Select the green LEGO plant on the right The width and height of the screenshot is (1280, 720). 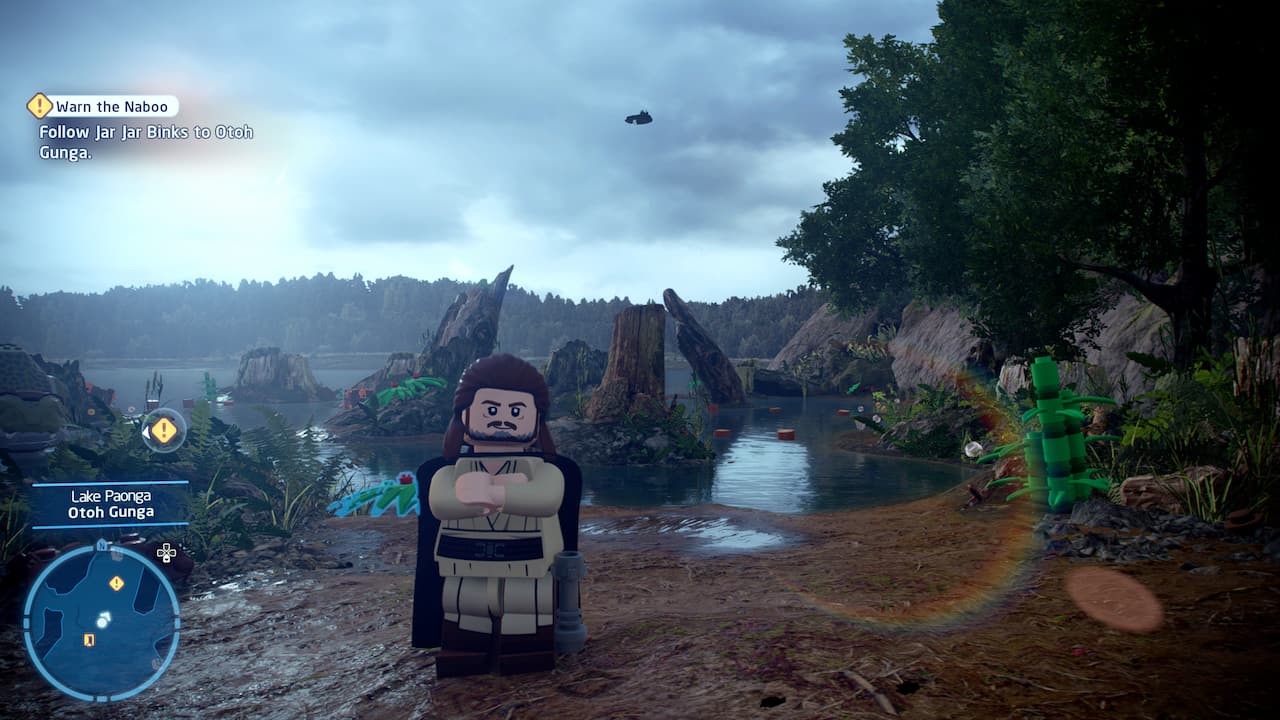(x=1048, y=430)
